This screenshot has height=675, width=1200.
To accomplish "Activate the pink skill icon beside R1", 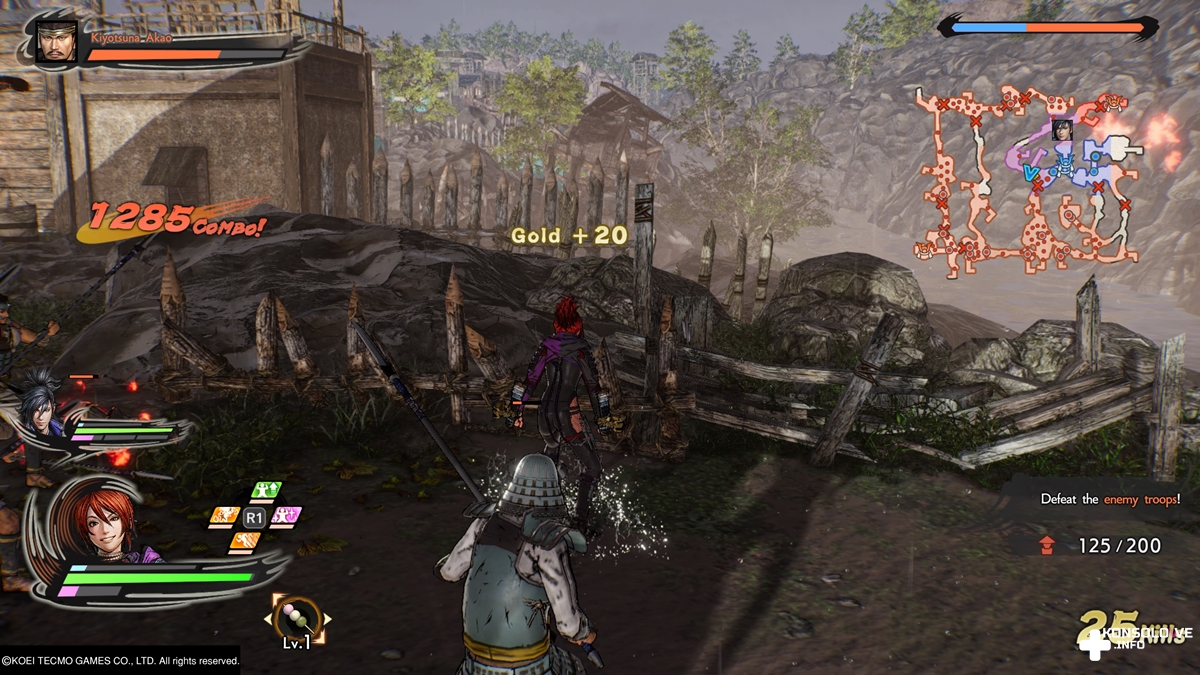I will [x=287, y=516].
